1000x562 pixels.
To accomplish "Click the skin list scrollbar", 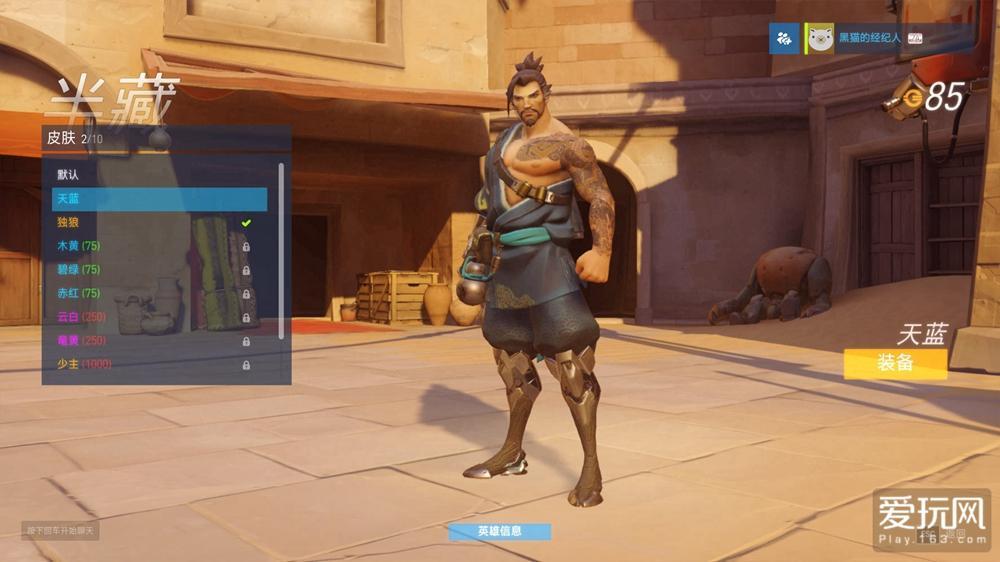I will pyautogui.click(x=281, y=250).
